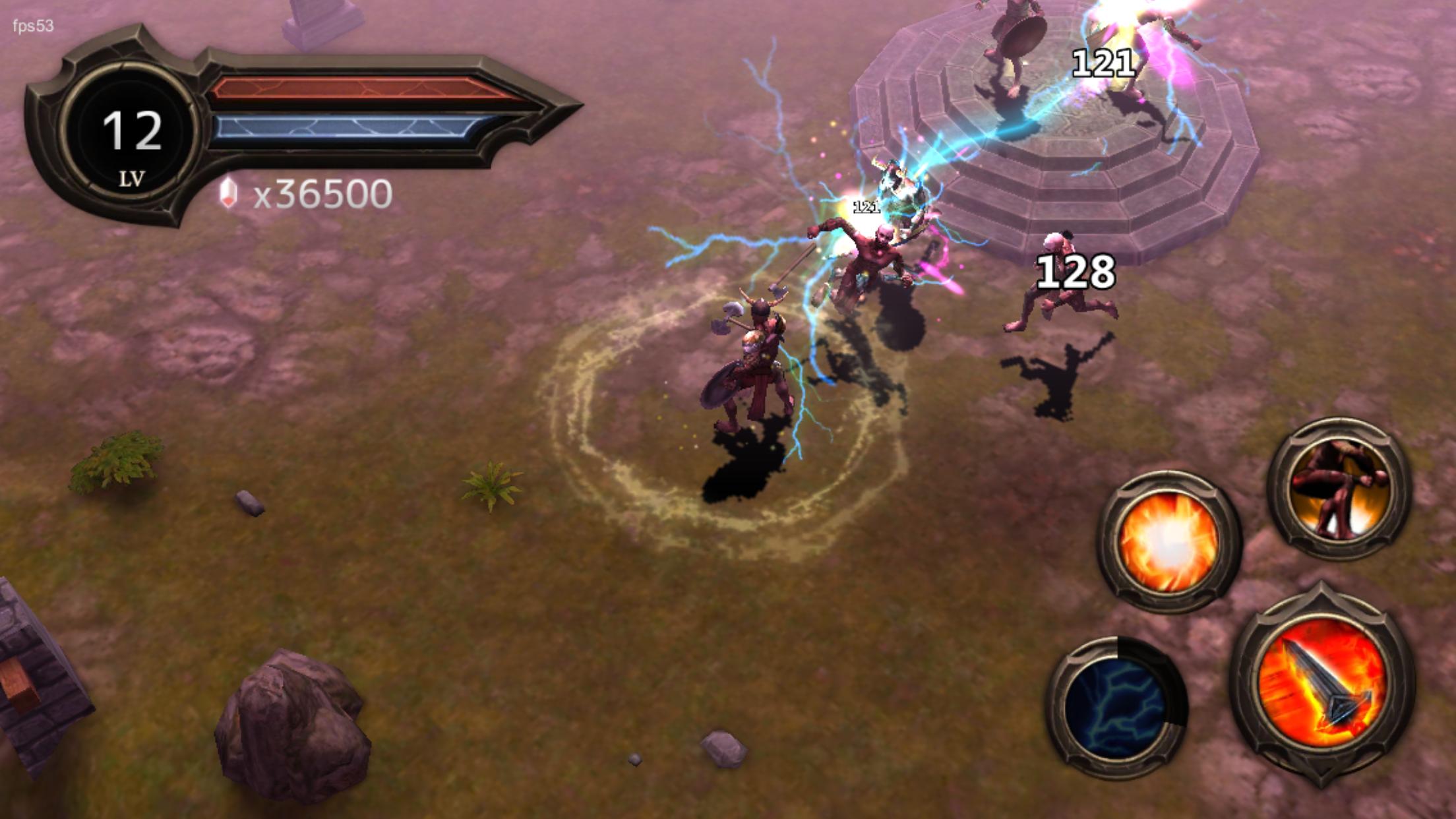Click the damage number 121

coord(1103,61)
